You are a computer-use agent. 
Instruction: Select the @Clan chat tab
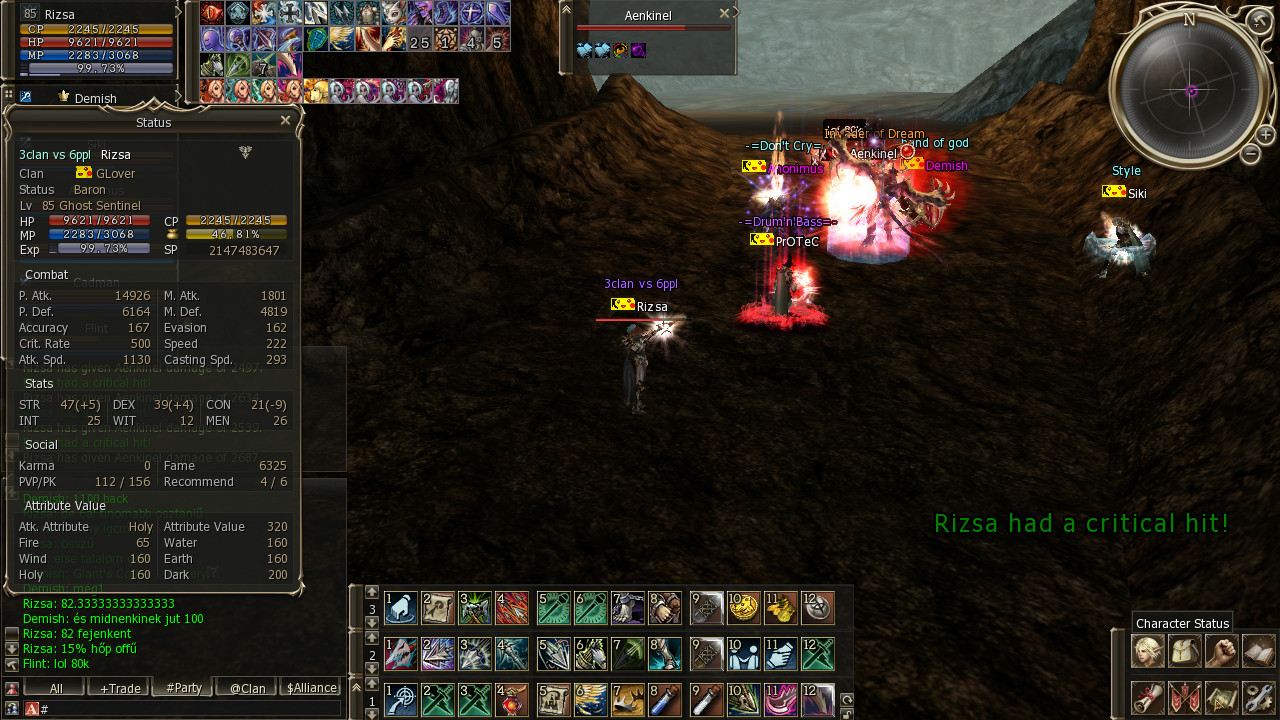[x=247, y=688]
